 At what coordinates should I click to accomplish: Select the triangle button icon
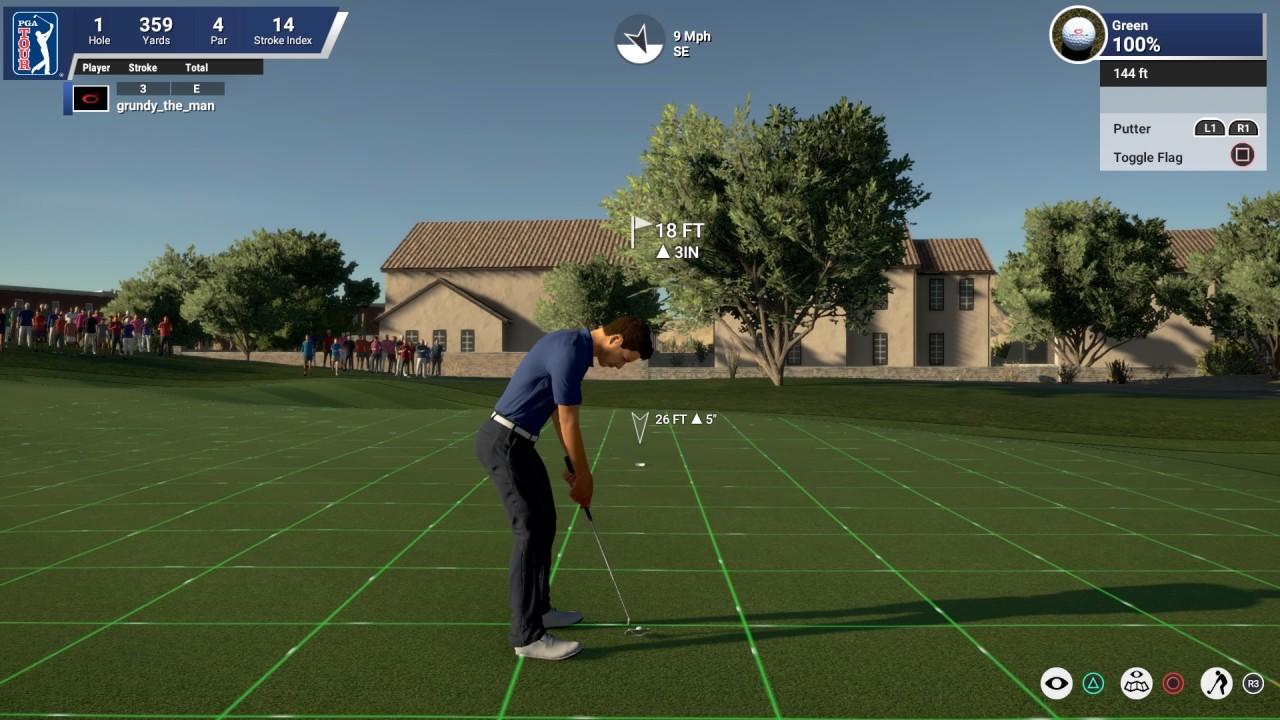point(1094,684)
